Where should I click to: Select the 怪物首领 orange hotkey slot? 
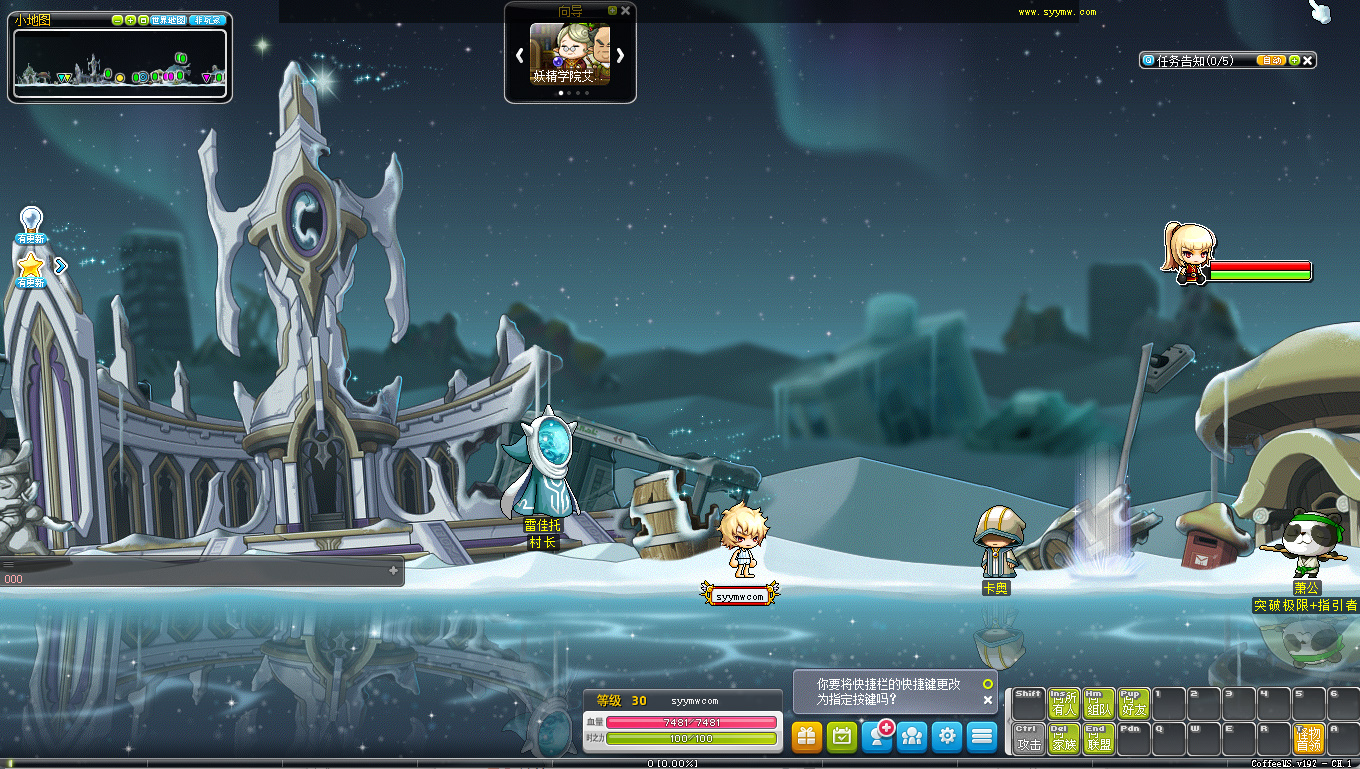(x=1308, y=738)
